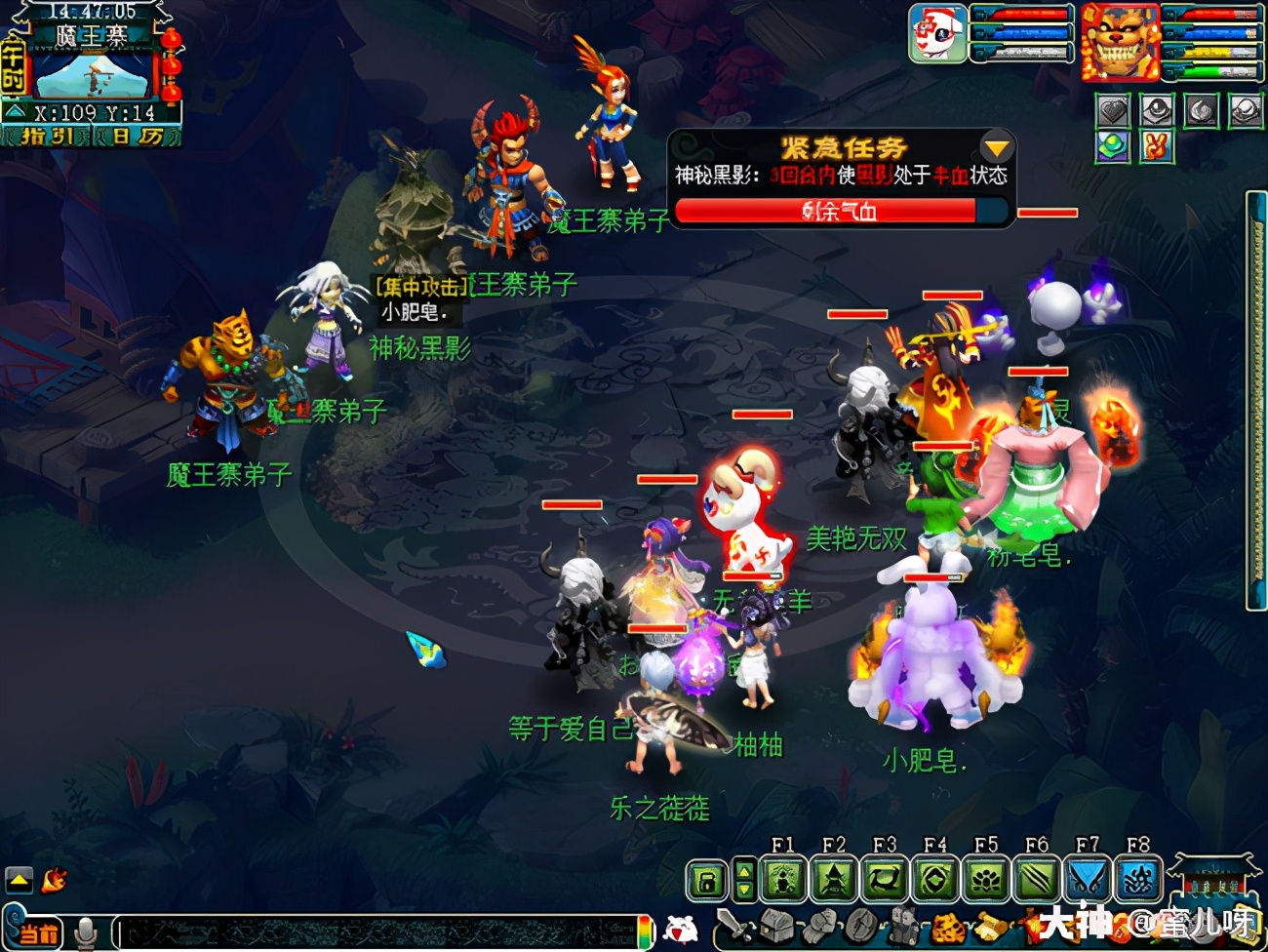
Task: Switch the 当前 chat channel
Action: pyautogui.click(x=39, y=933)
